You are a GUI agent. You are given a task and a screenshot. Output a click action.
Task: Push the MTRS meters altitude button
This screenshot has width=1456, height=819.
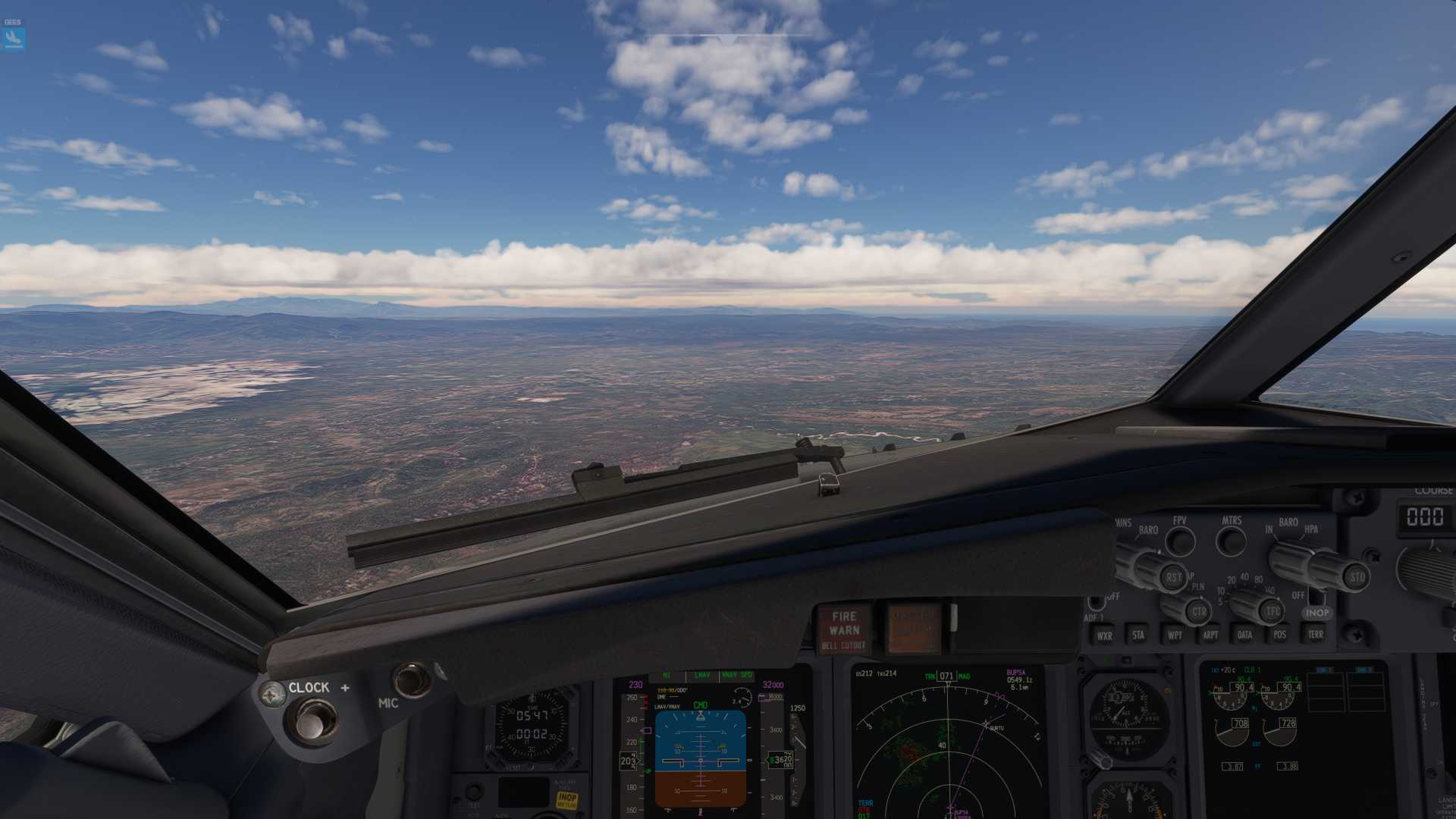[1231, 541]
